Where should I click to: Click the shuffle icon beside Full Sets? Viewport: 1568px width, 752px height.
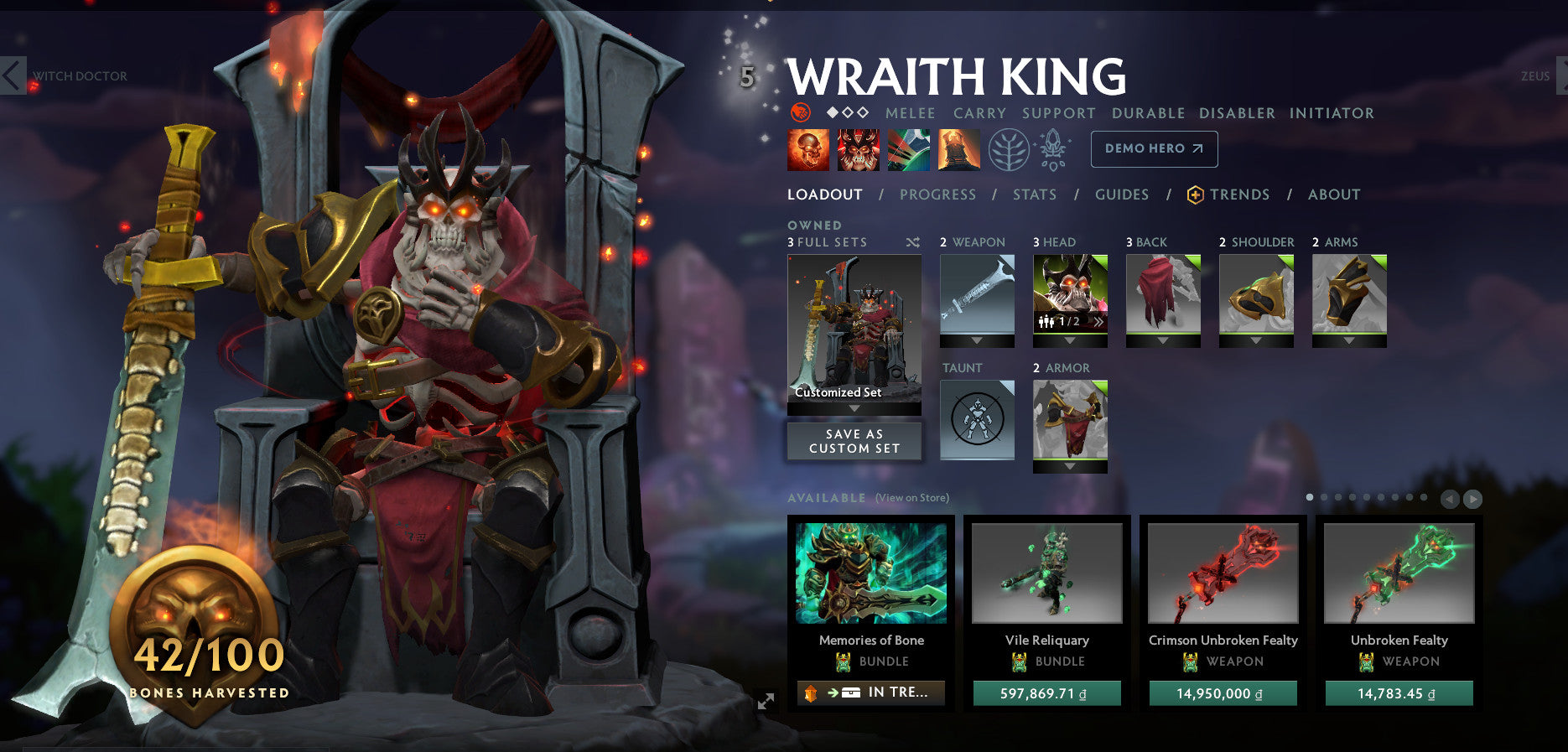pyautogui.click(x=911, y=242)
